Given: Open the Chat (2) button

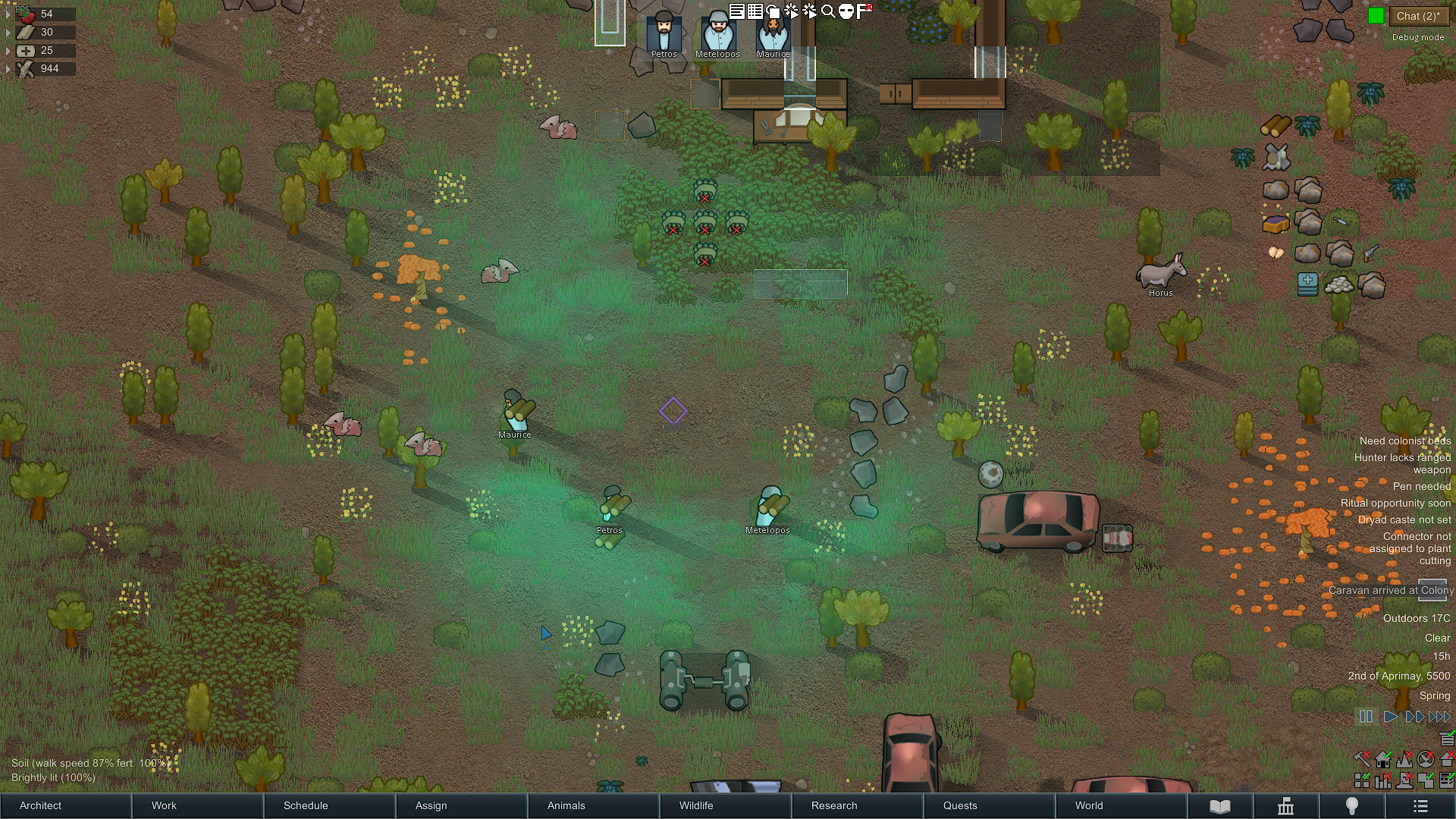Looking at the screenshot, I should tap(1417, 16).
